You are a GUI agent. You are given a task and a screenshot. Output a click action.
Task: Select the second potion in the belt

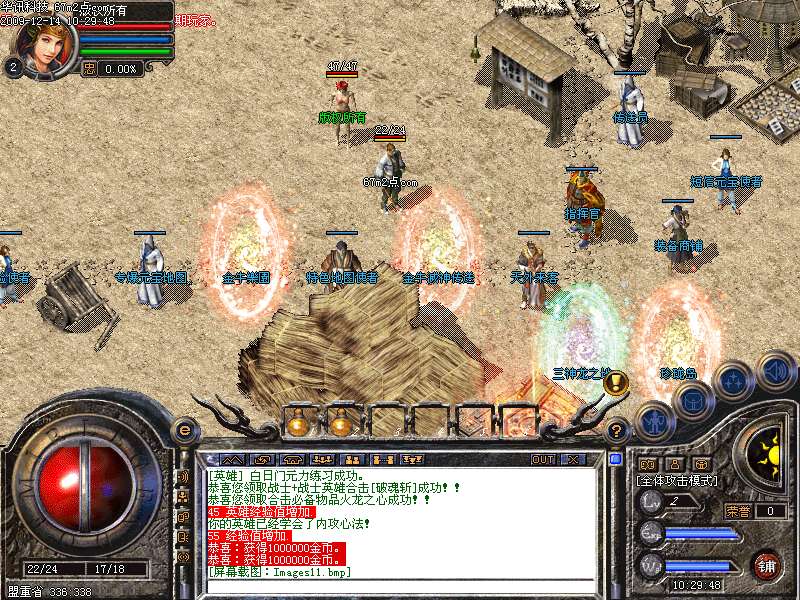[342, 423]
